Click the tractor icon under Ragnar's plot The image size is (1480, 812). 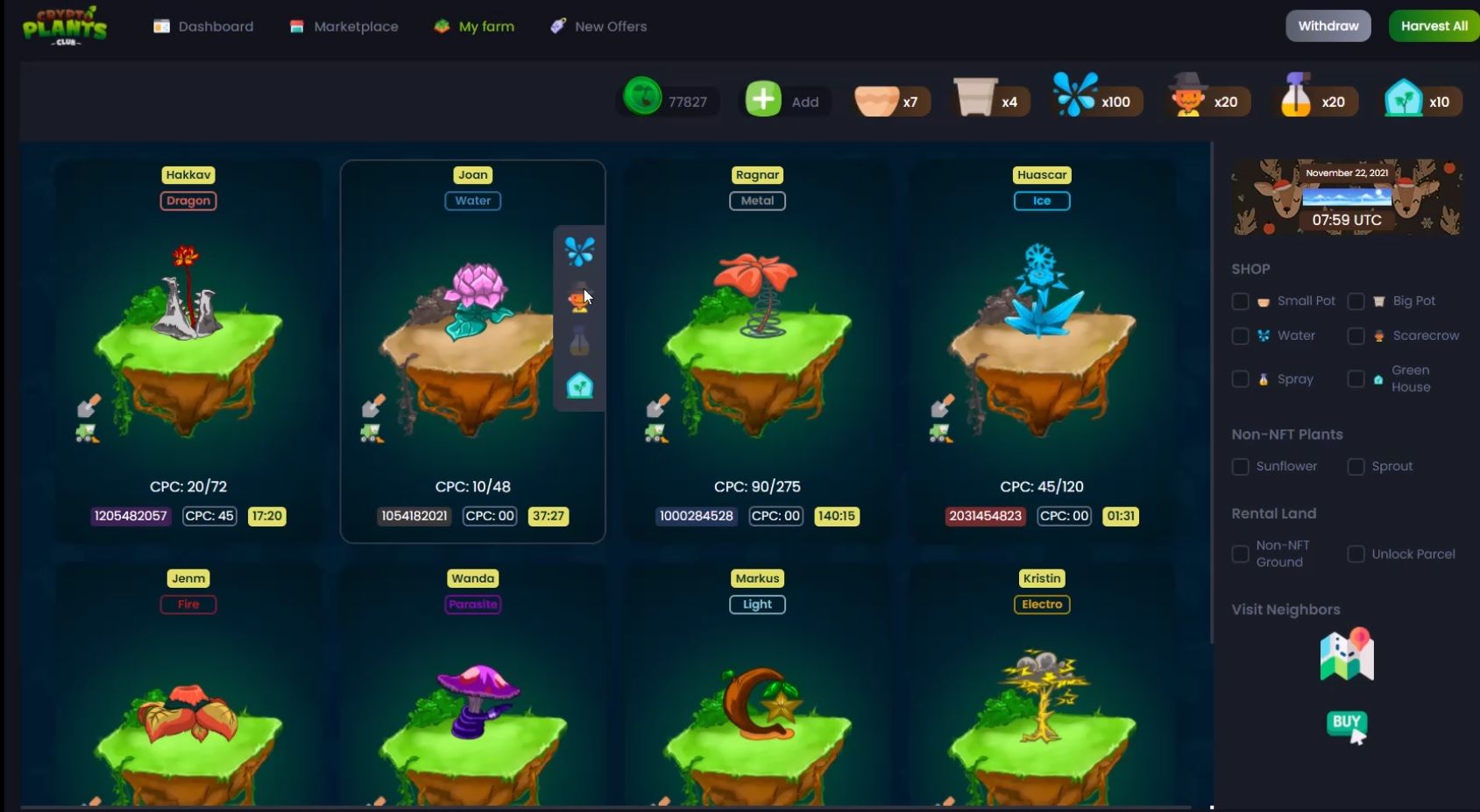click(655, 431)
